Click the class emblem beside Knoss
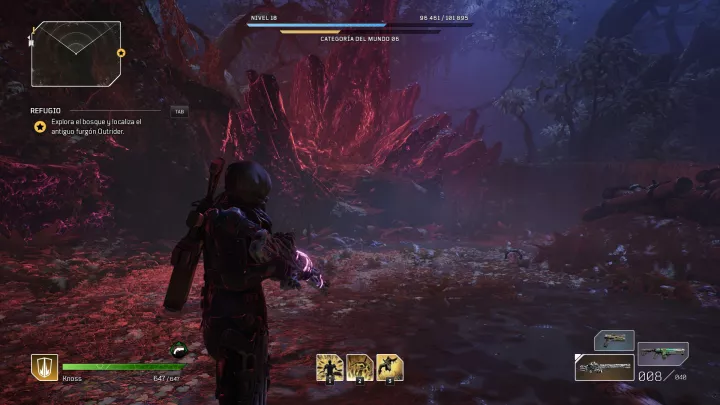 click(x=44, y=367)
